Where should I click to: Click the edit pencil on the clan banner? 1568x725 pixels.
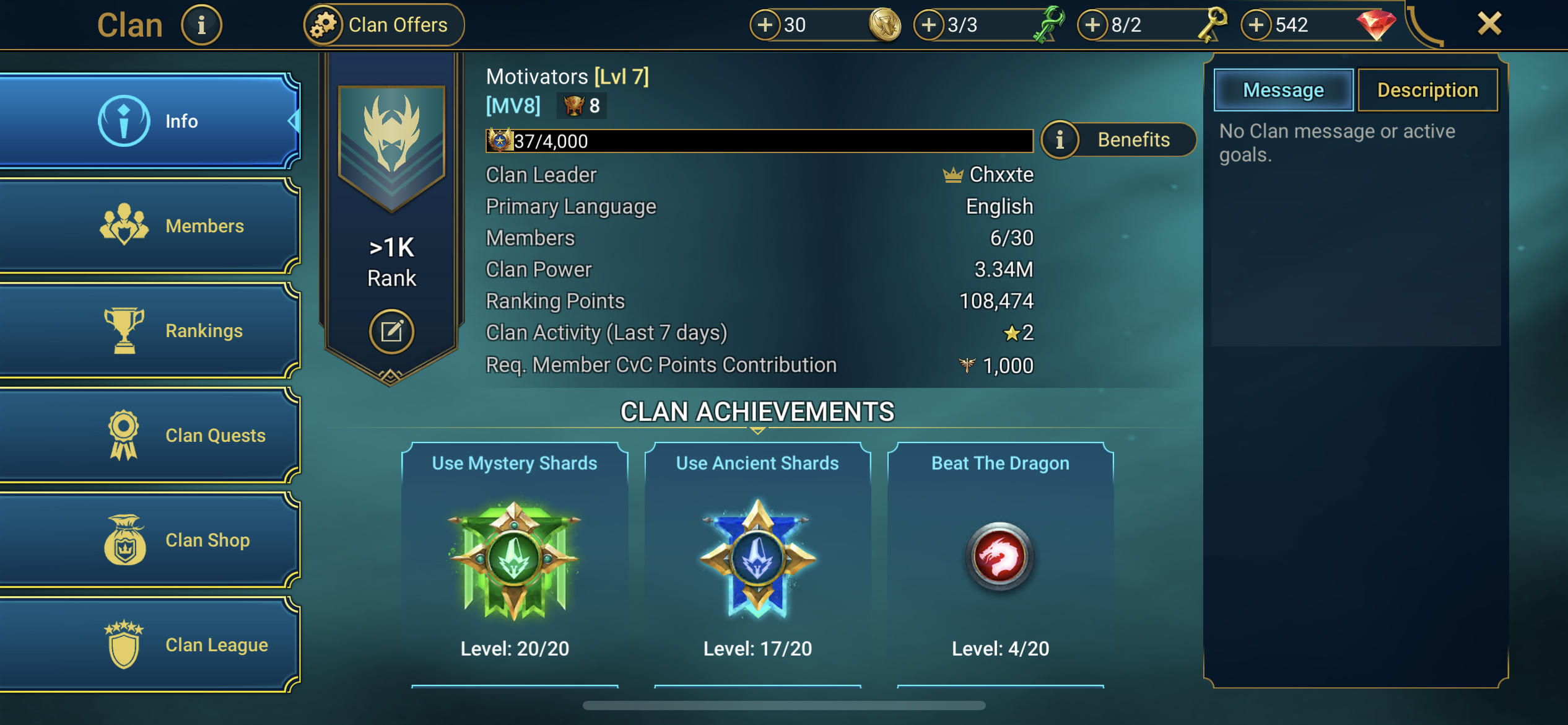[391, 332]
